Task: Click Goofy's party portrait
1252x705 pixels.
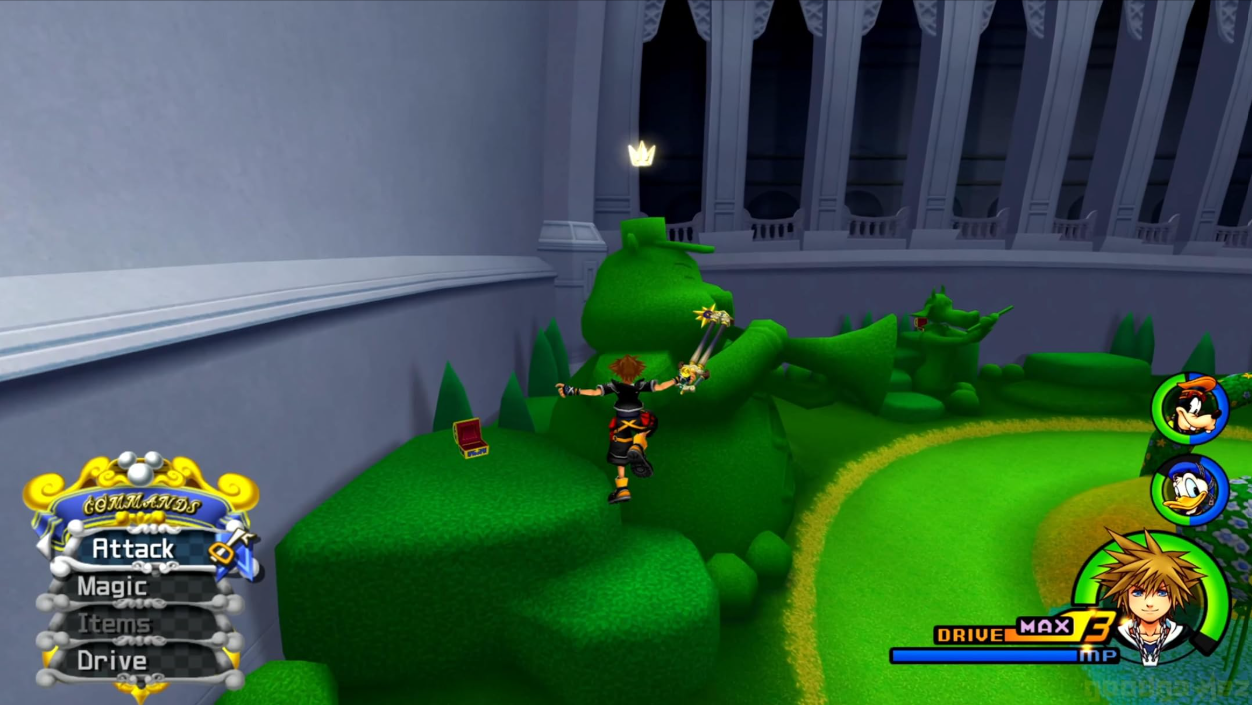Action: [x=1190, y=407]
